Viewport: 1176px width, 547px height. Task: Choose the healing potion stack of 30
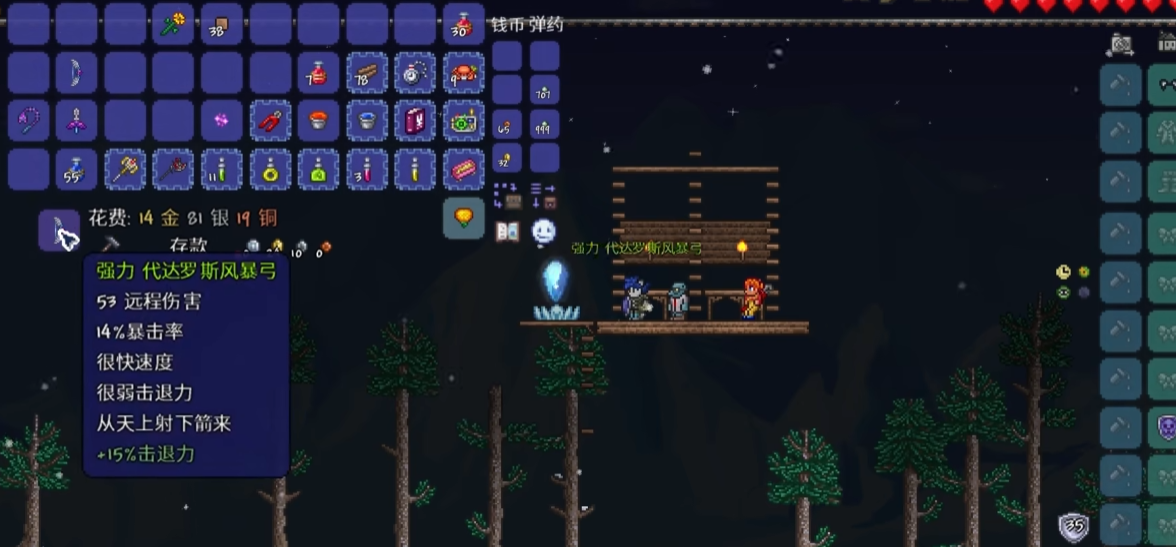pos(463,24)
